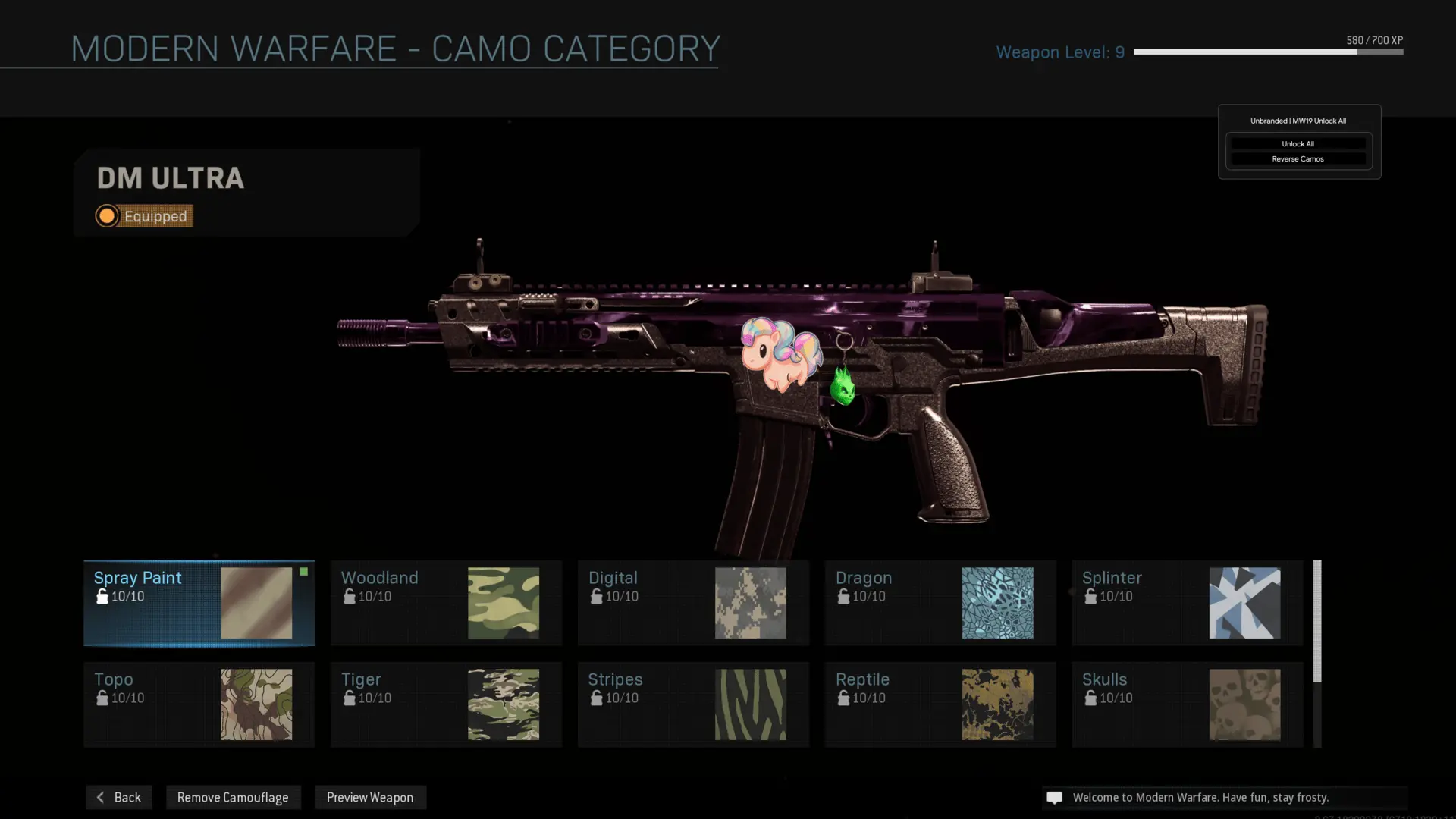1456x819 pixels.
Task: Click Remove Camouflage
Action: [233, 797]
